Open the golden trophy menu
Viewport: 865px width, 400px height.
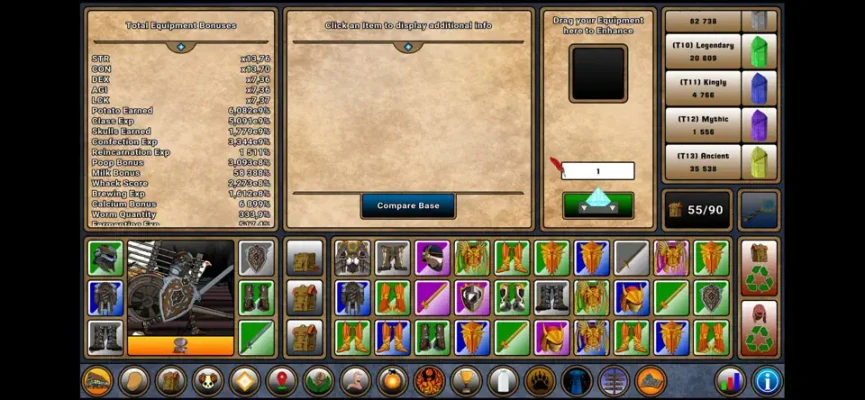(x=465, y=381)
